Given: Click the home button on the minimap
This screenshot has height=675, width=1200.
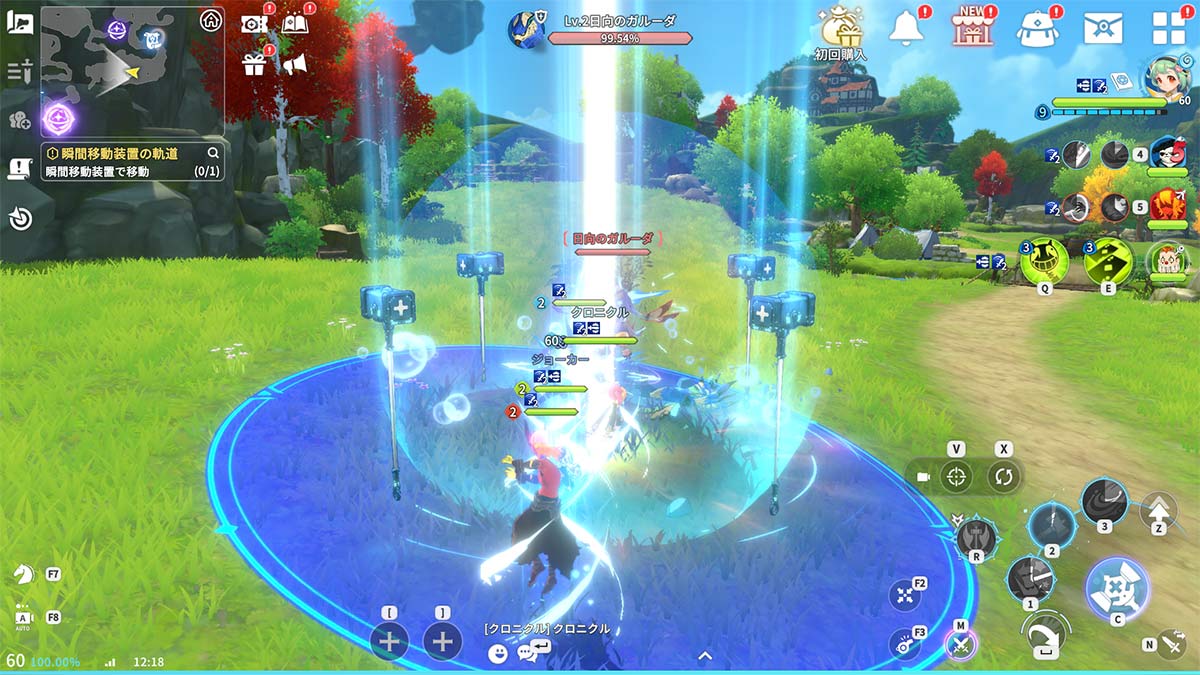Looking at the screenshot, I should pyautogui.click(x=210, y=21).
